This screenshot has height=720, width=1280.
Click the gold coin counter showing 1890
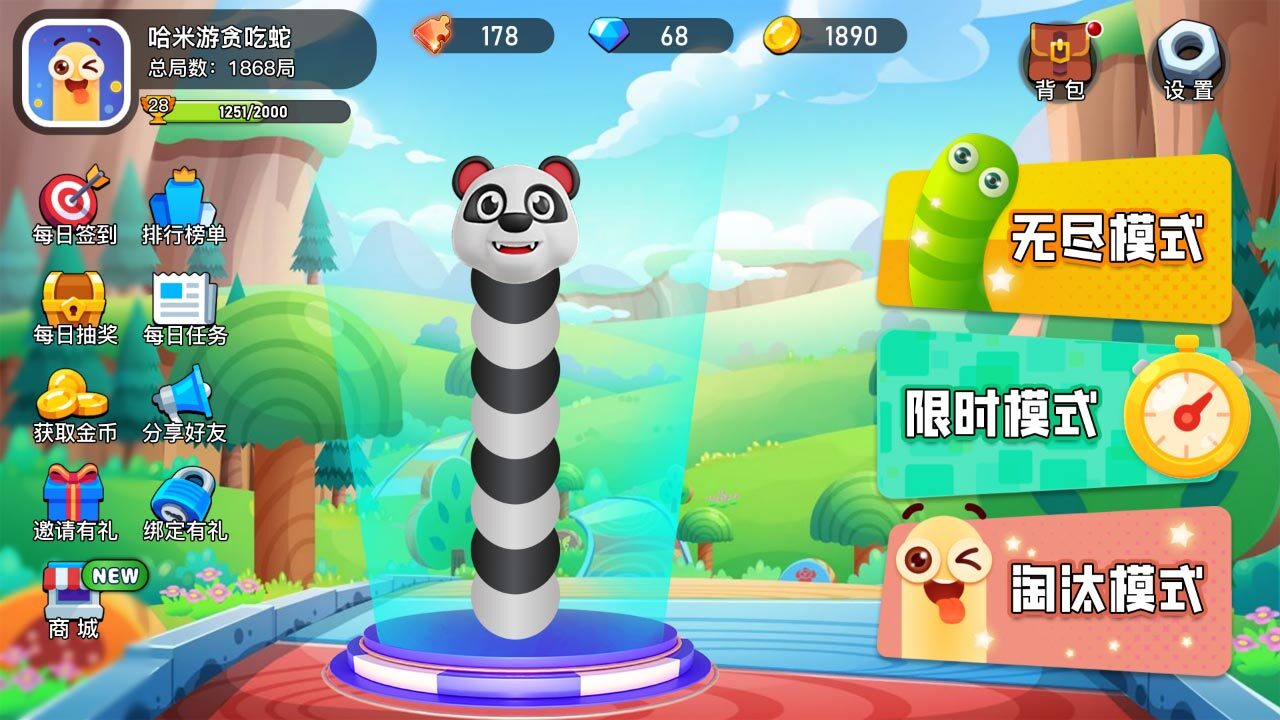click(x=835, y=37)
